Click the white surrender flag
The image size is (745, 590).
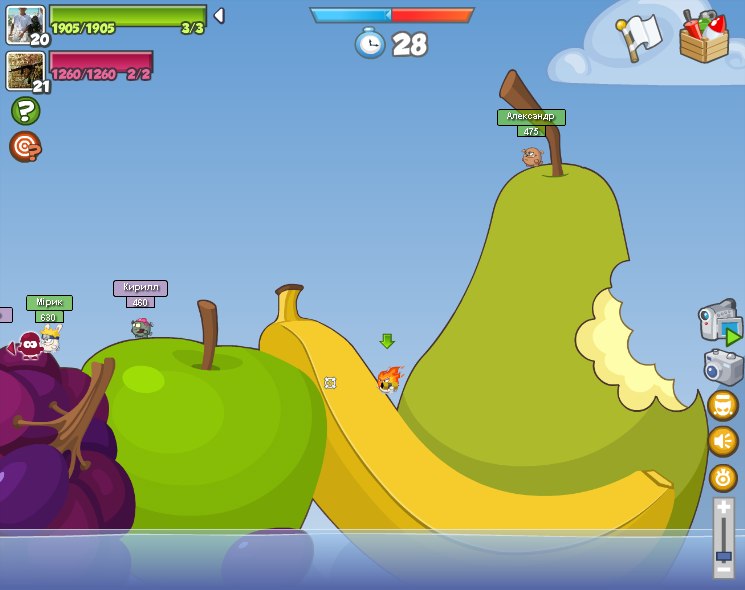click(640, 37)
